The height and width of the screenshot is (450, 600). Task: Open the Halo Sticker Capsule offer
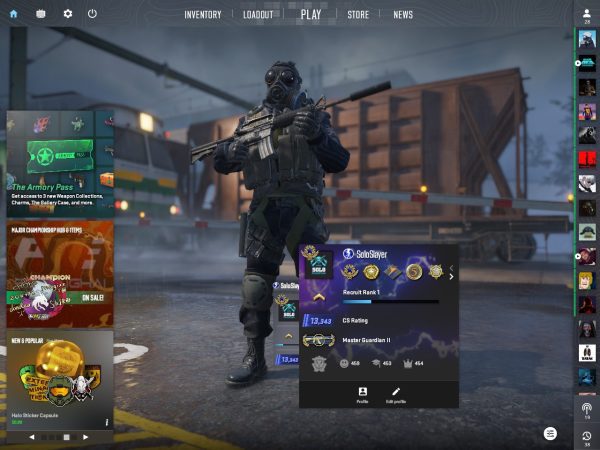(x=60, y=380)
